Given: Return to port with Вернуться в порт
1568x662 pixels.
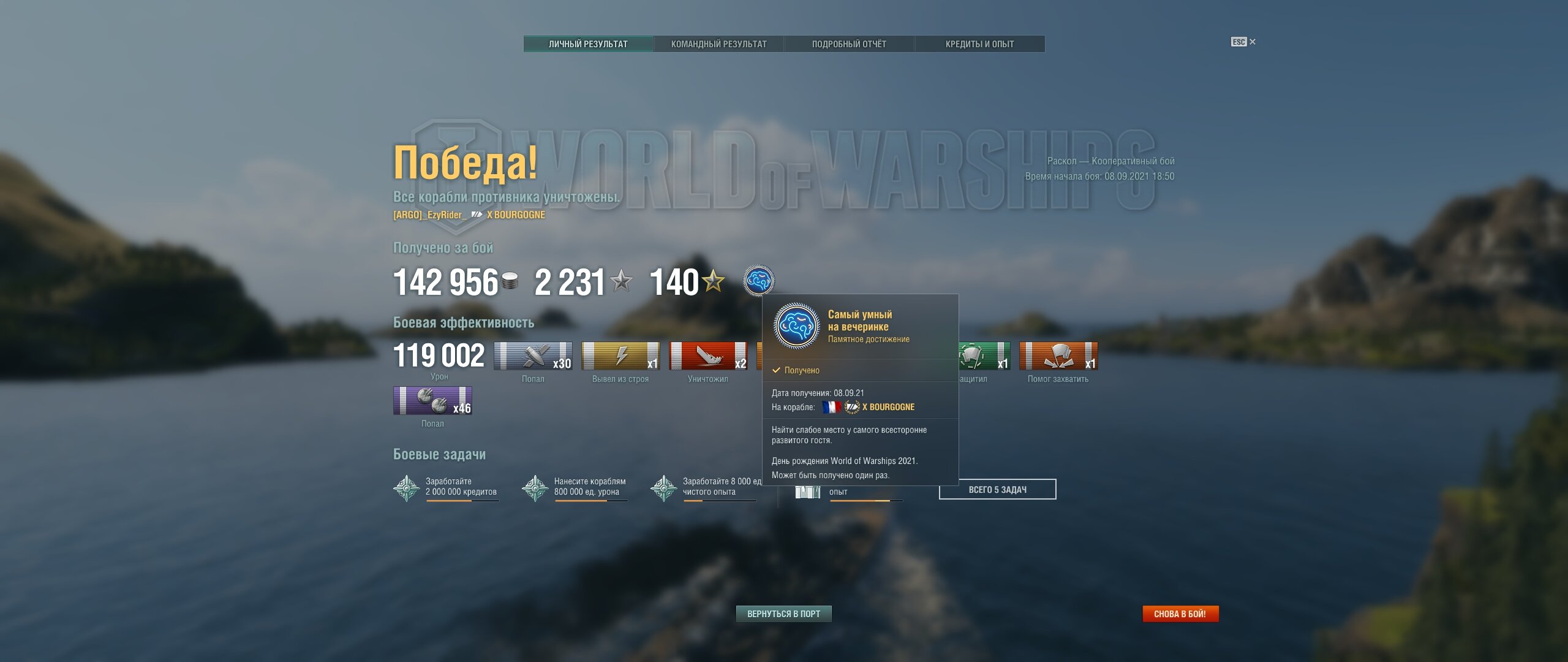Looking at the screenshot, I should pos(783,614).
